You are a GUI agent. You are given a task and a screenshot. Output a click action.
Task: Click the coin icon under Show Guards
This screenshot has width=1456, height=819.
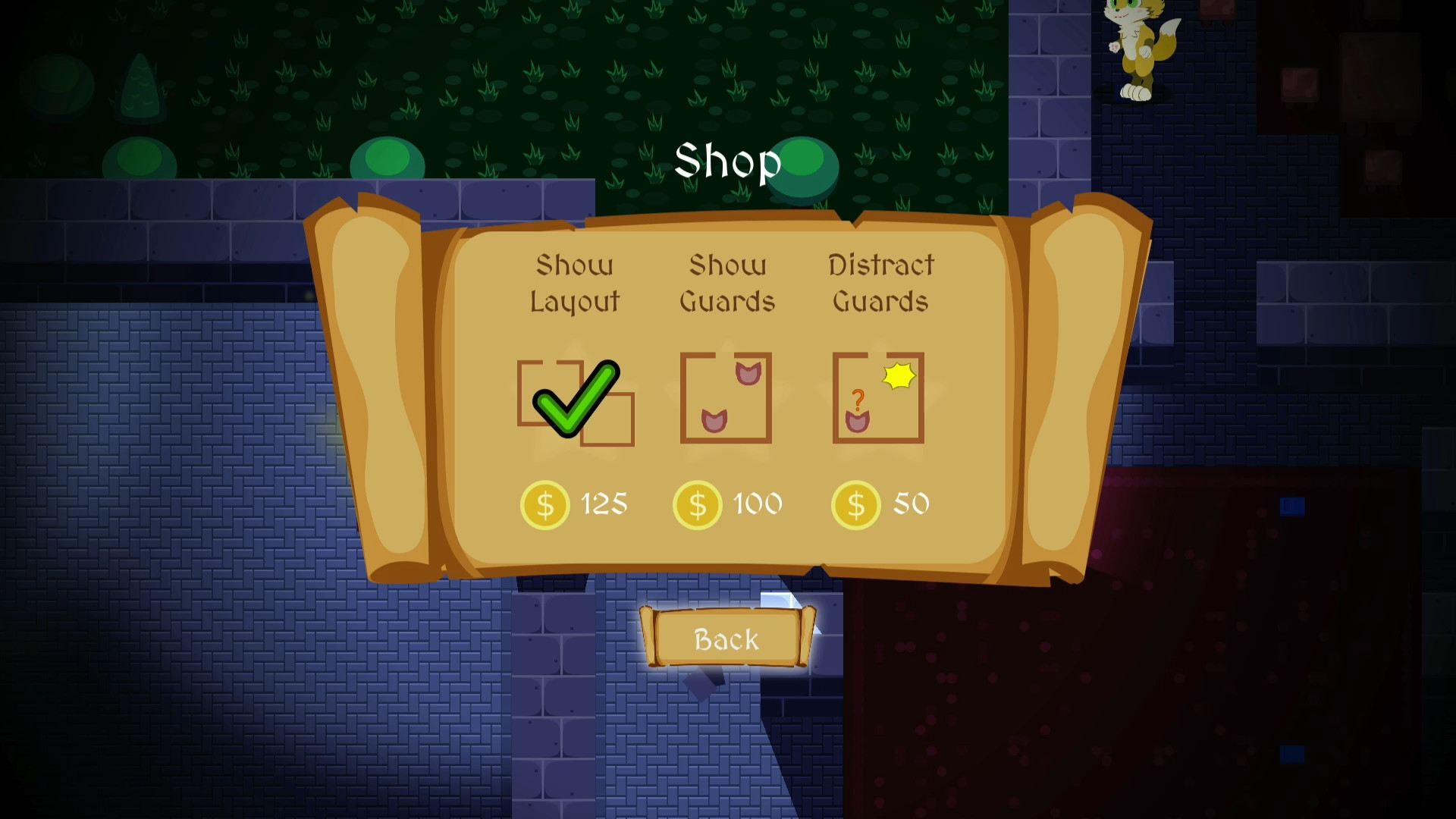coord(697,504)
